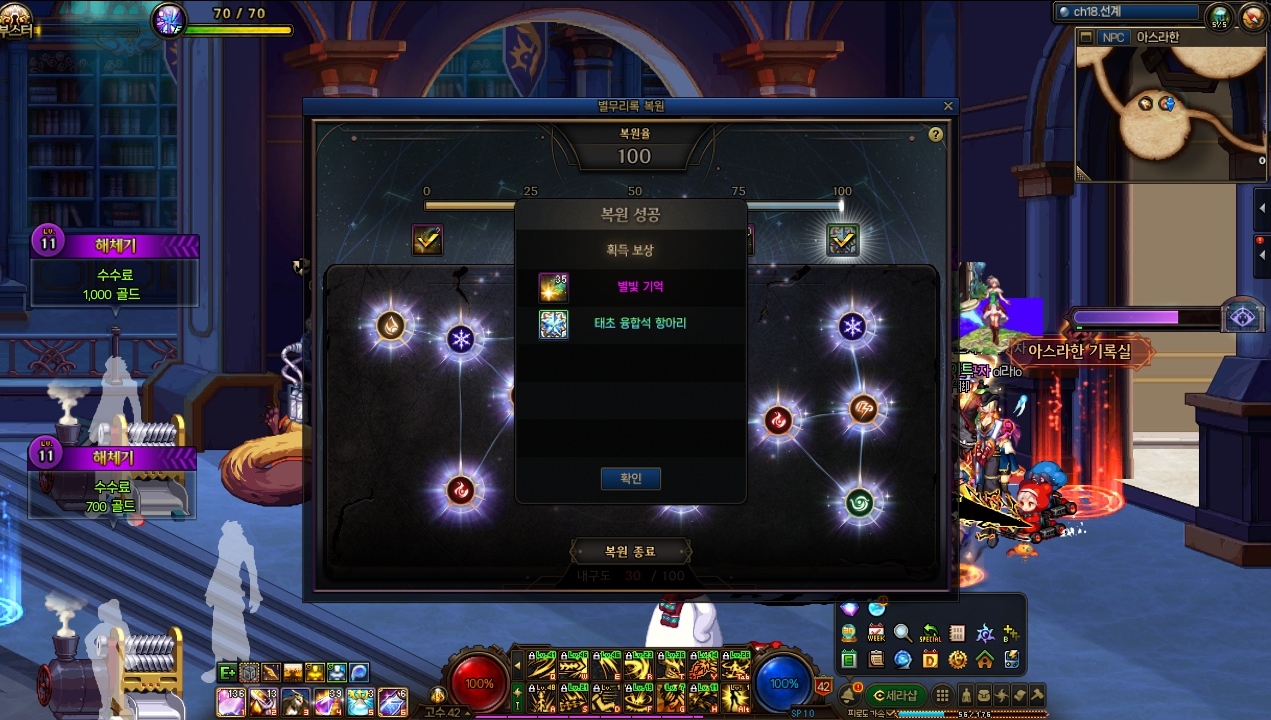Image resolution: width=1271 pixels, height=720 pixels.
Task: Open the WEEK calendar icon
Action: tap(876, 633)
